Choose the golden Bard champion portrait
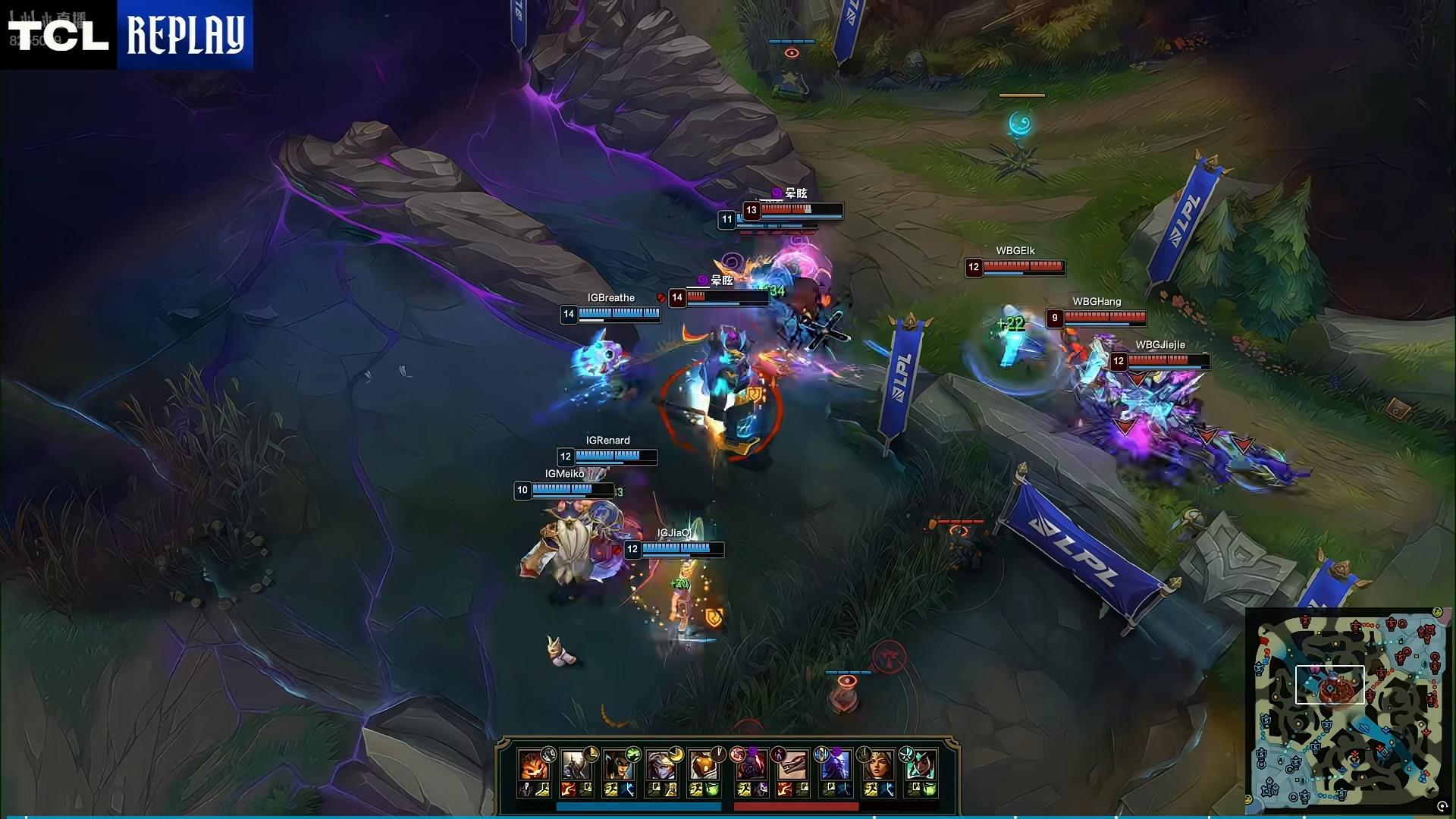The image size is (1456, 819). (x=704, y=766)
